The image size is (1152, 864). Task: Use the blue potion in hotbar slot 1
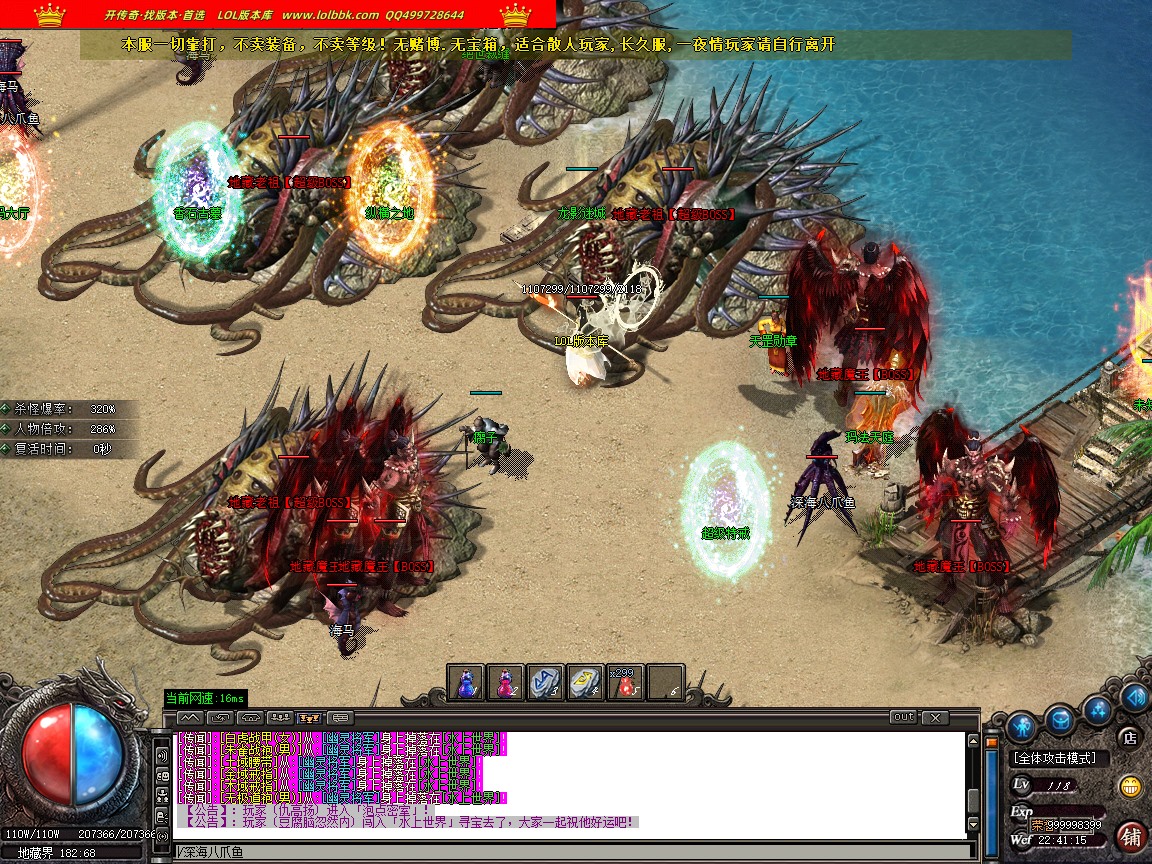point(466,683)
